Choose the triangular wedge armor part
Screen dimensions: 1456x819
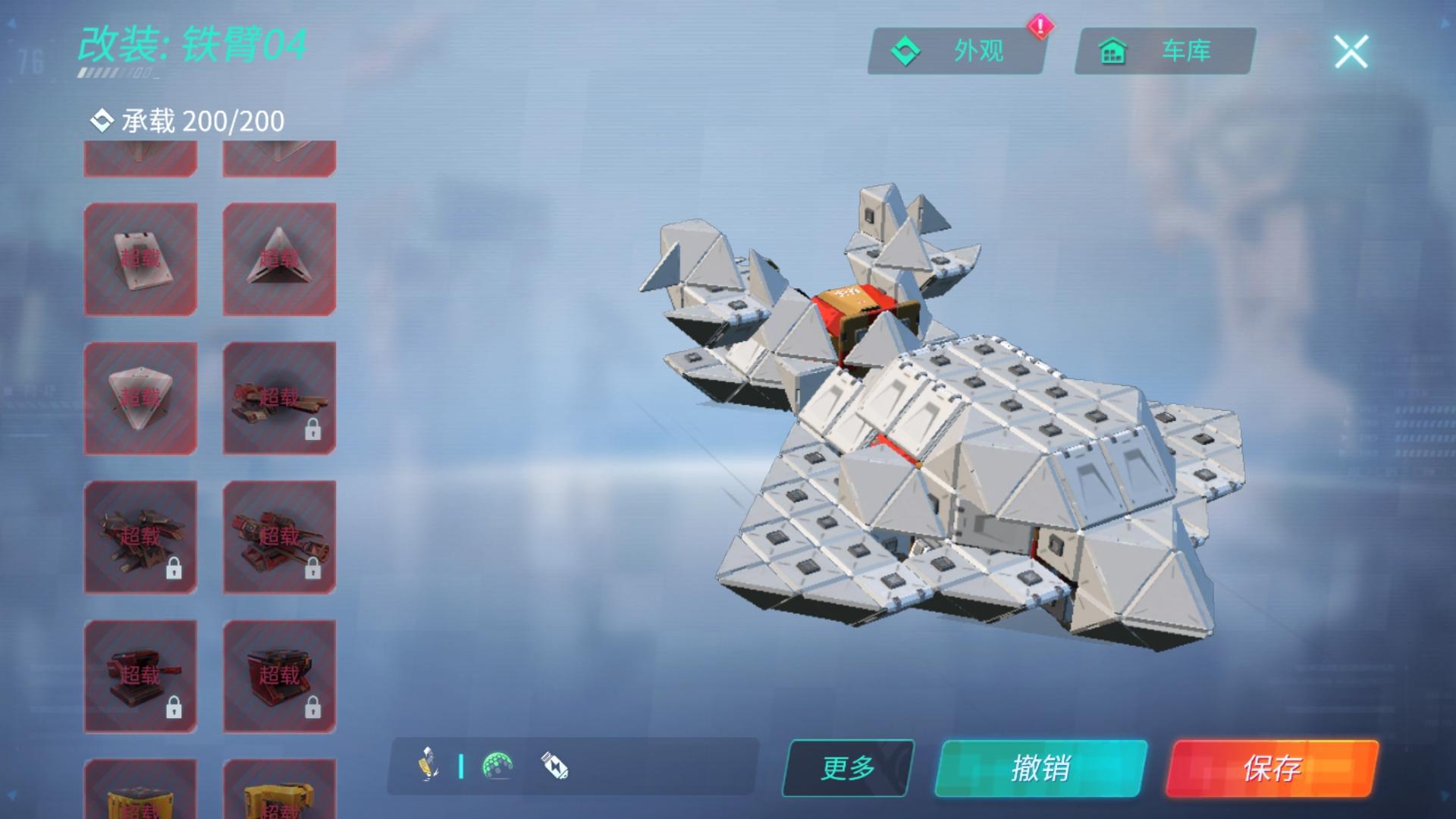tap(279, 259)
